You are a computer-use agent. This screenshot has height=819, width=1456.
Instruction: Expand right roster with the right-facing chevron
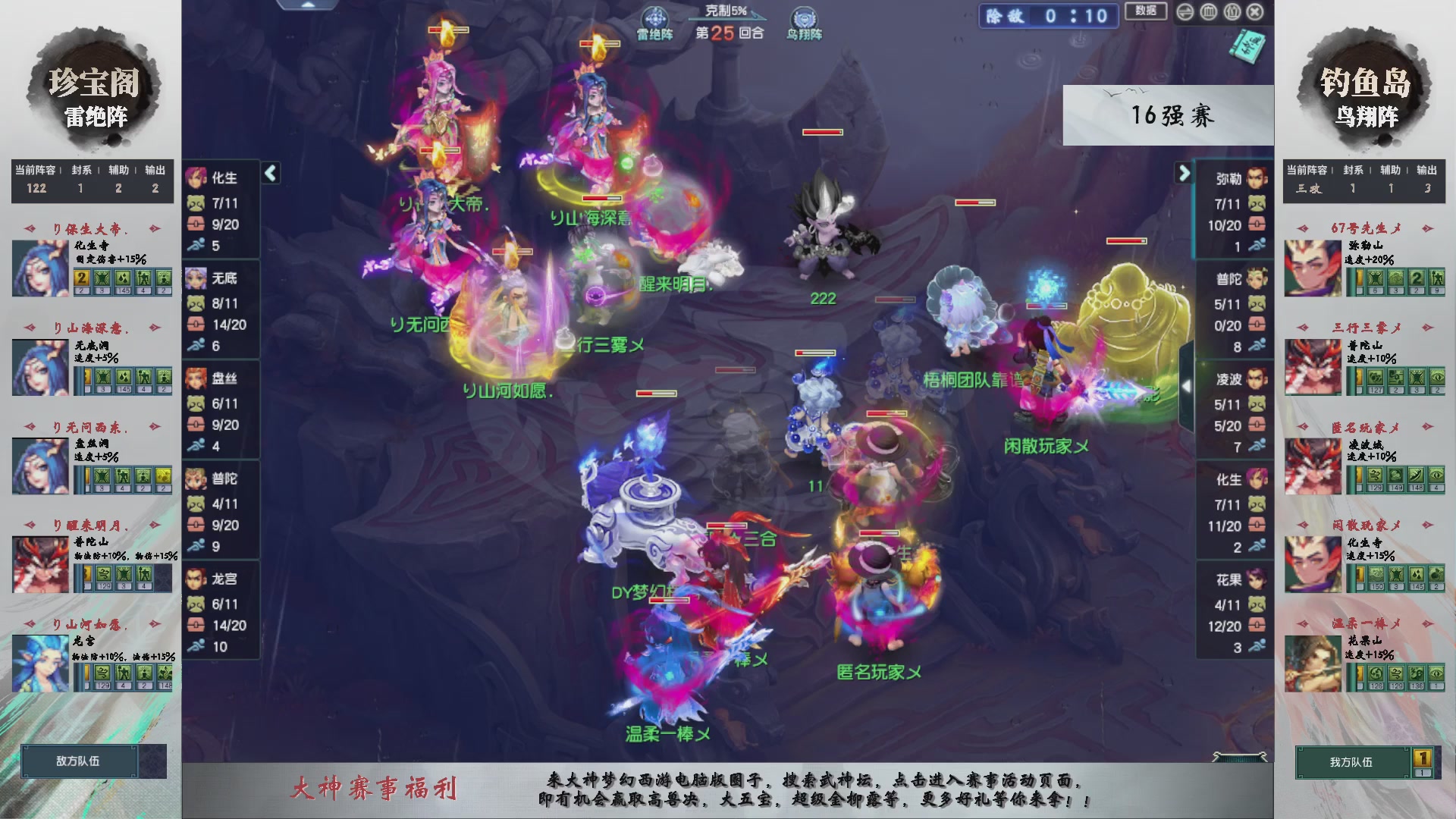coord(1185,173)
